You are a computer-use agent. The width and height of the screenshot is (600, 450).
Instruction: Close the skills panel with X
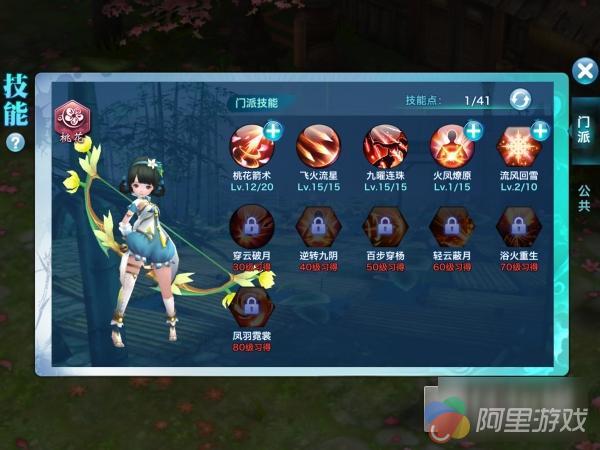click(584, 71)
